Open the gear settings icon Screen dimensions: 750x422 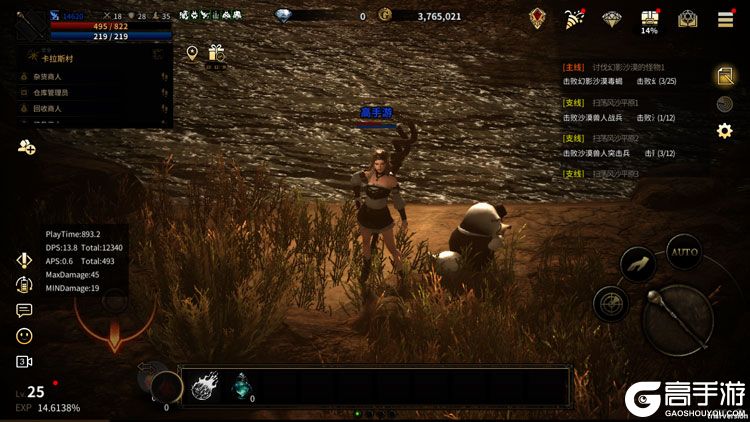pos(724,131)
